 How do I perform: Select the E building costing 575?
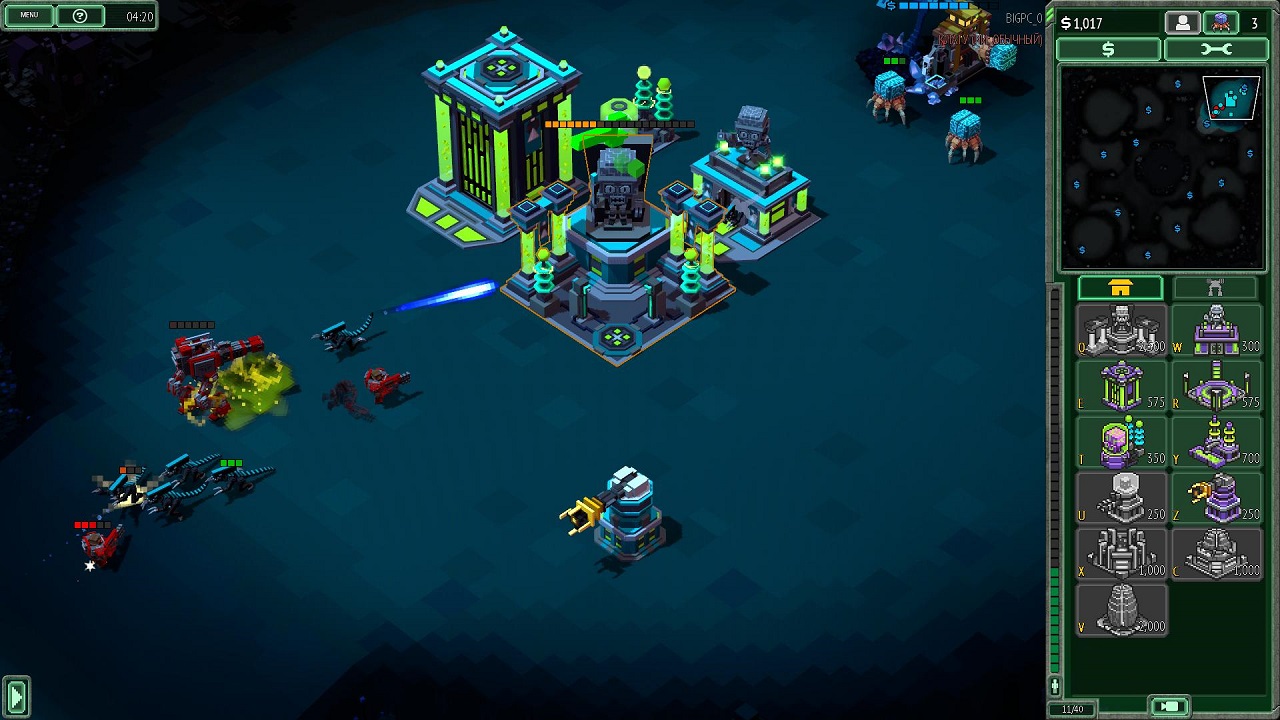tap(1121, 386)
